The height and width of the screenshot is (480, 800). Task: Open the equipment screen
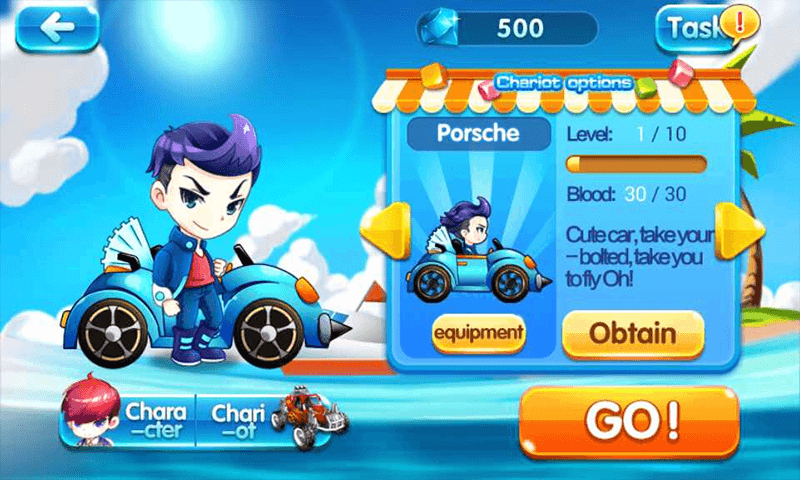pos(479,333)
